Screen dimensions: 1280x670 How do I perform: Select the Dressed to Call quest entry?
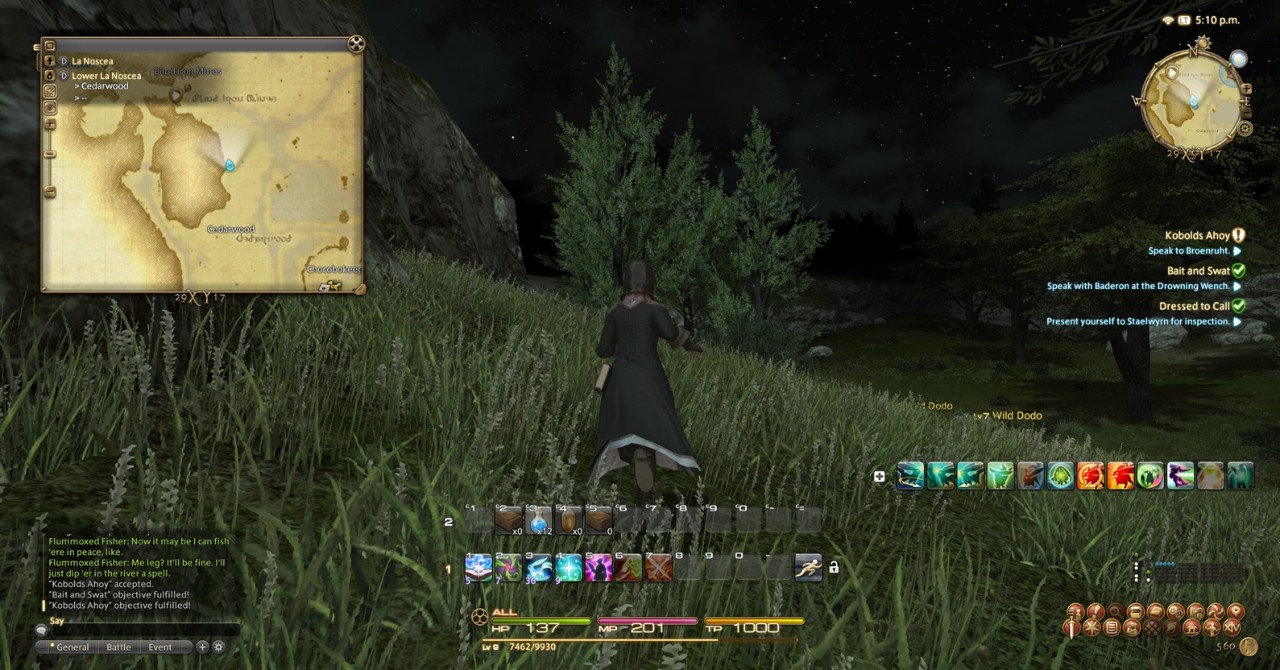[1194, 306]
